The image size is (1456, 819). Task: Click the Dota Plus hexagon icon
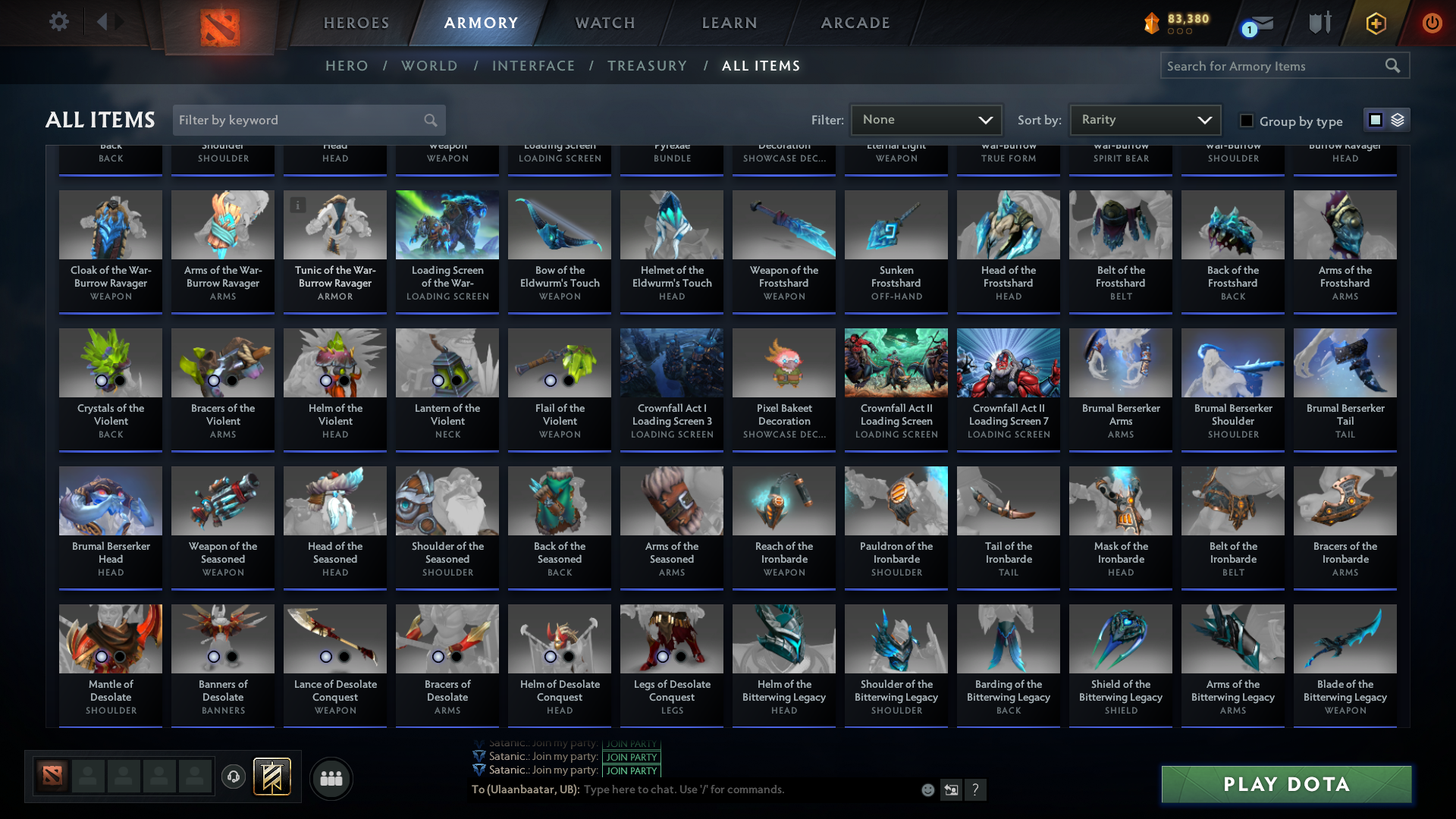pyautogui.click(x=1375, y=24)
